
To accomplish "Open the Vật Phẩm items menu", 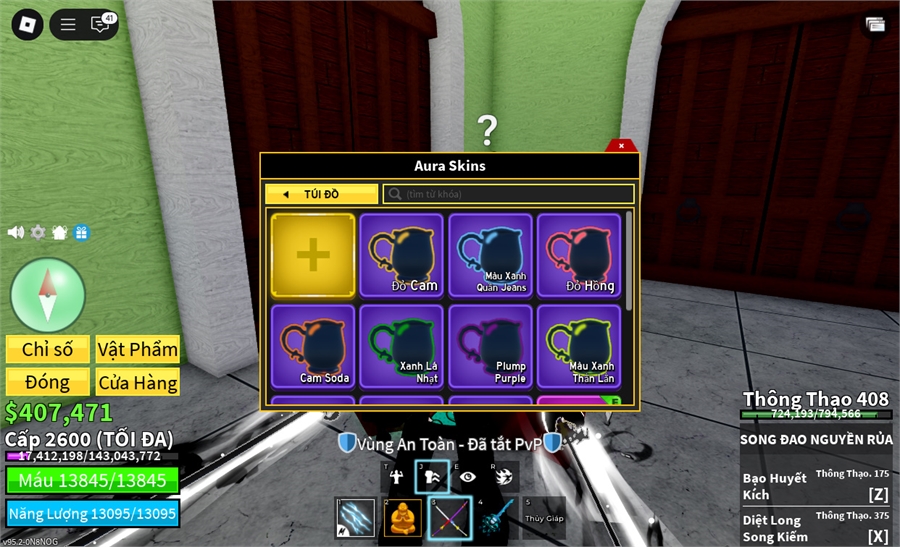I will [x=138, y=349].
